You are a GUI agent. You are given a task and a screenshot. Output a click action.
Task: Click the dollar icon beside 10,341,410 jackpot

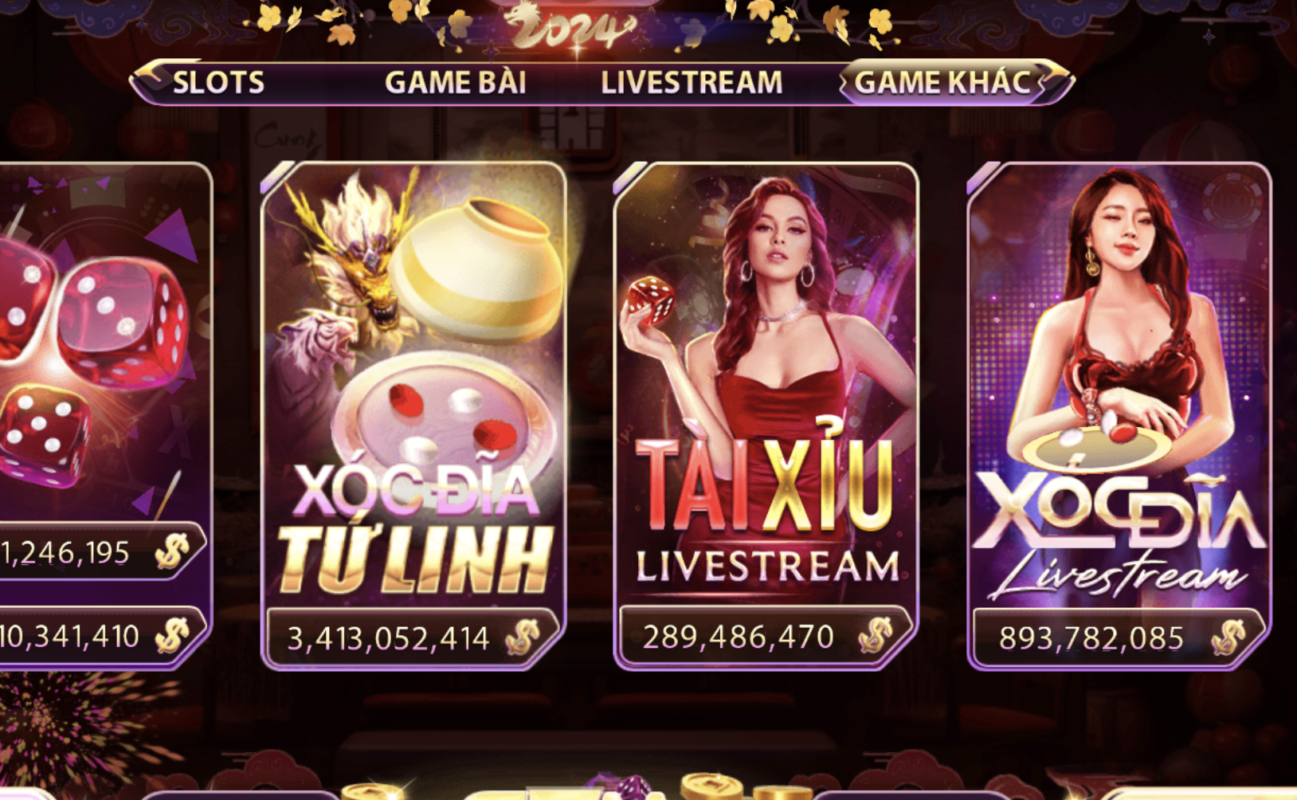(x=172, y=634)
